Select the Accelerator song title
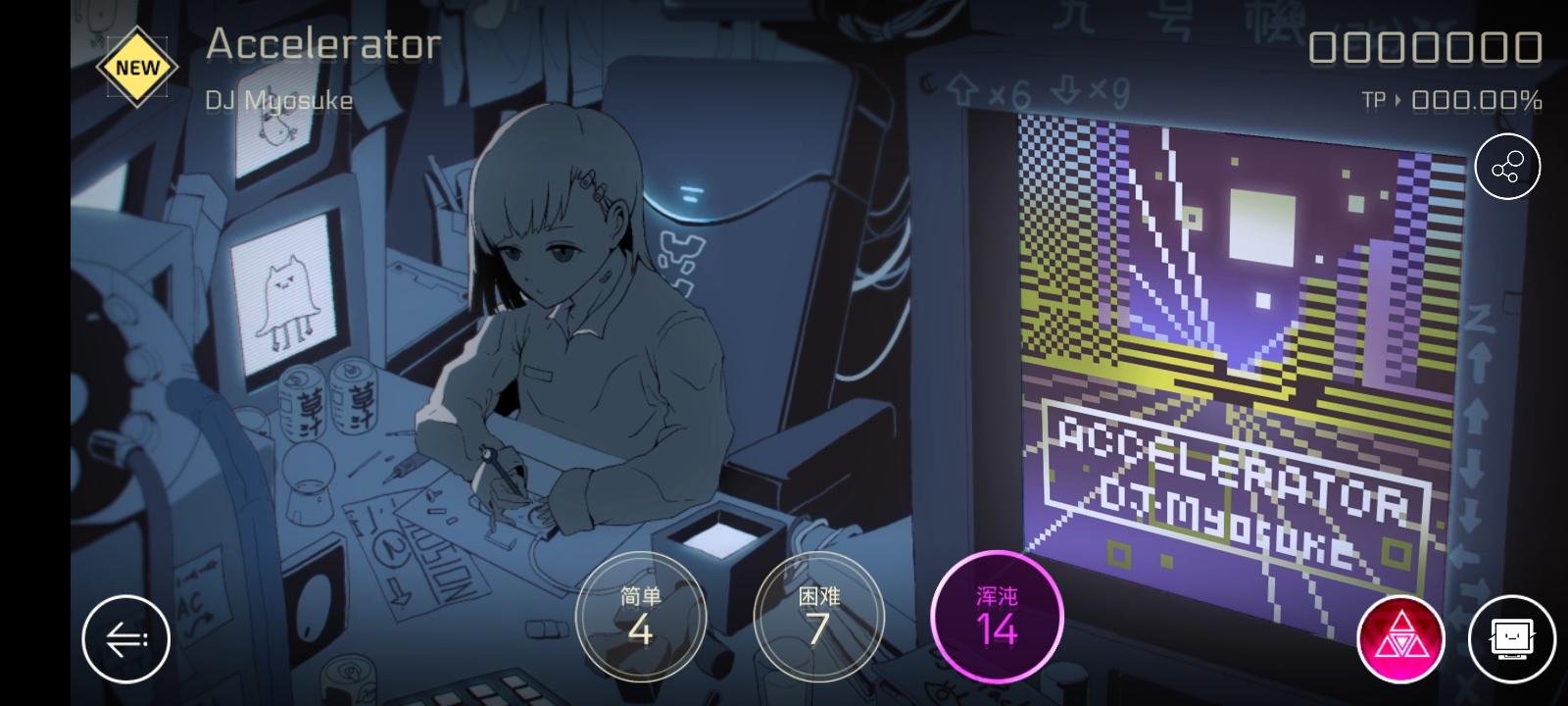Viewport: 1568px width, 706px height. 323,43
